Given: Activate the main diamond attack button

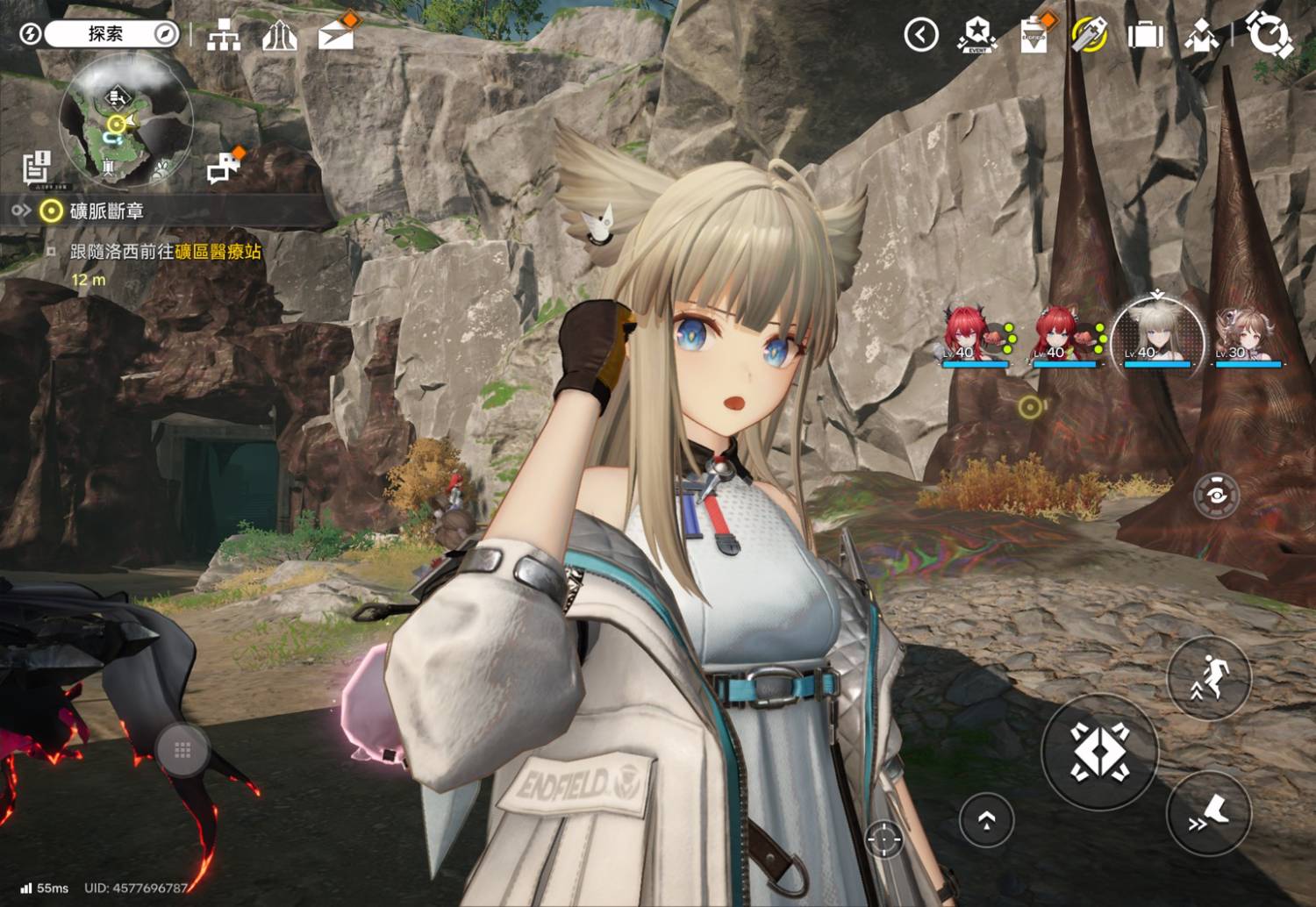Looking at the screenshot, I should (x=1099, y=752).
